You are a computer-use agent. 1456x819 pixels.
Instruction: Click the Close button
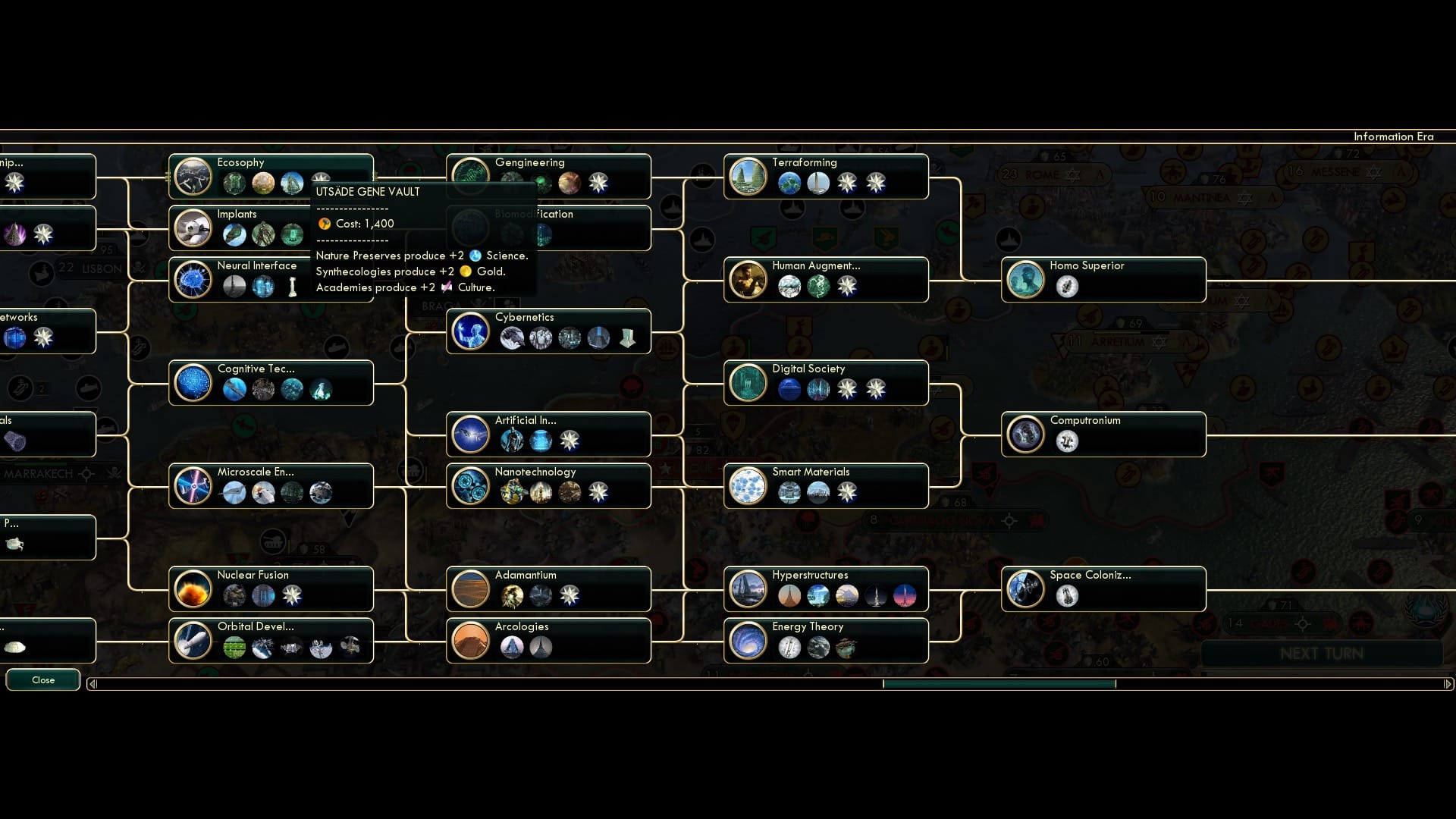tap(42, 679)
